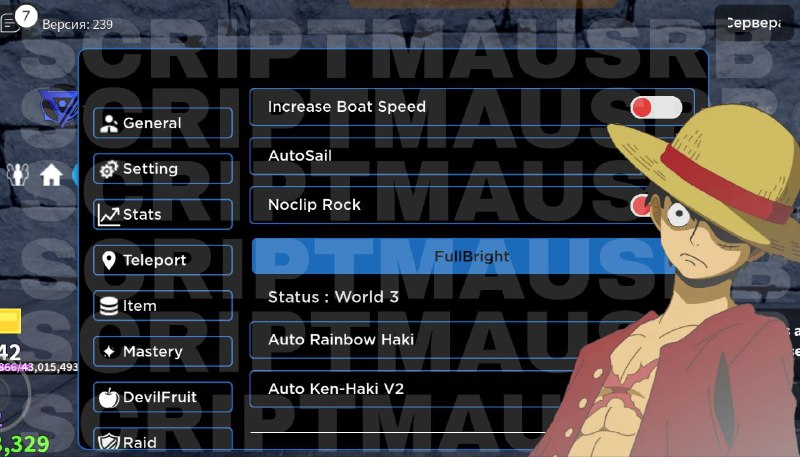Open the Сервера server list button
The height and width of the screenshot is (457, 800).
(756, 23)
